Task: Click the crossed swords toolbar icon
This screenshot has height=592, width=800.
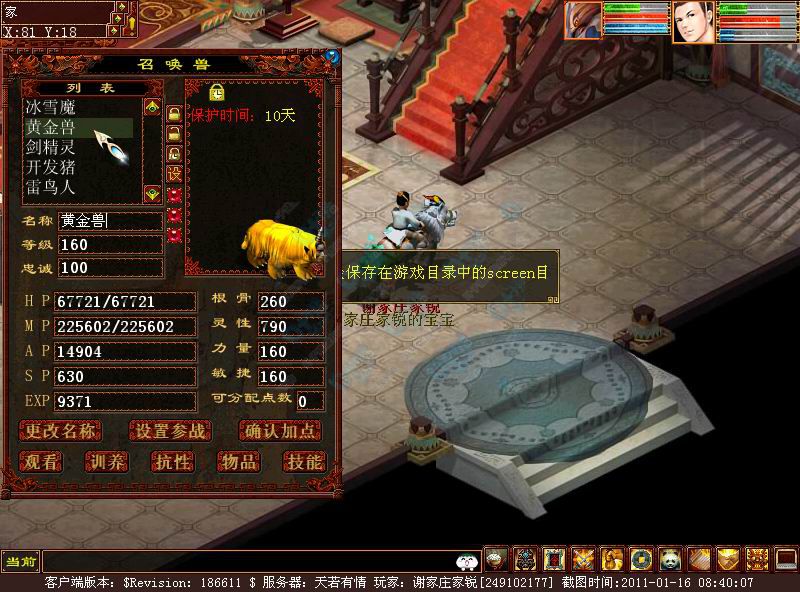Action: click(x=583, y=559)
